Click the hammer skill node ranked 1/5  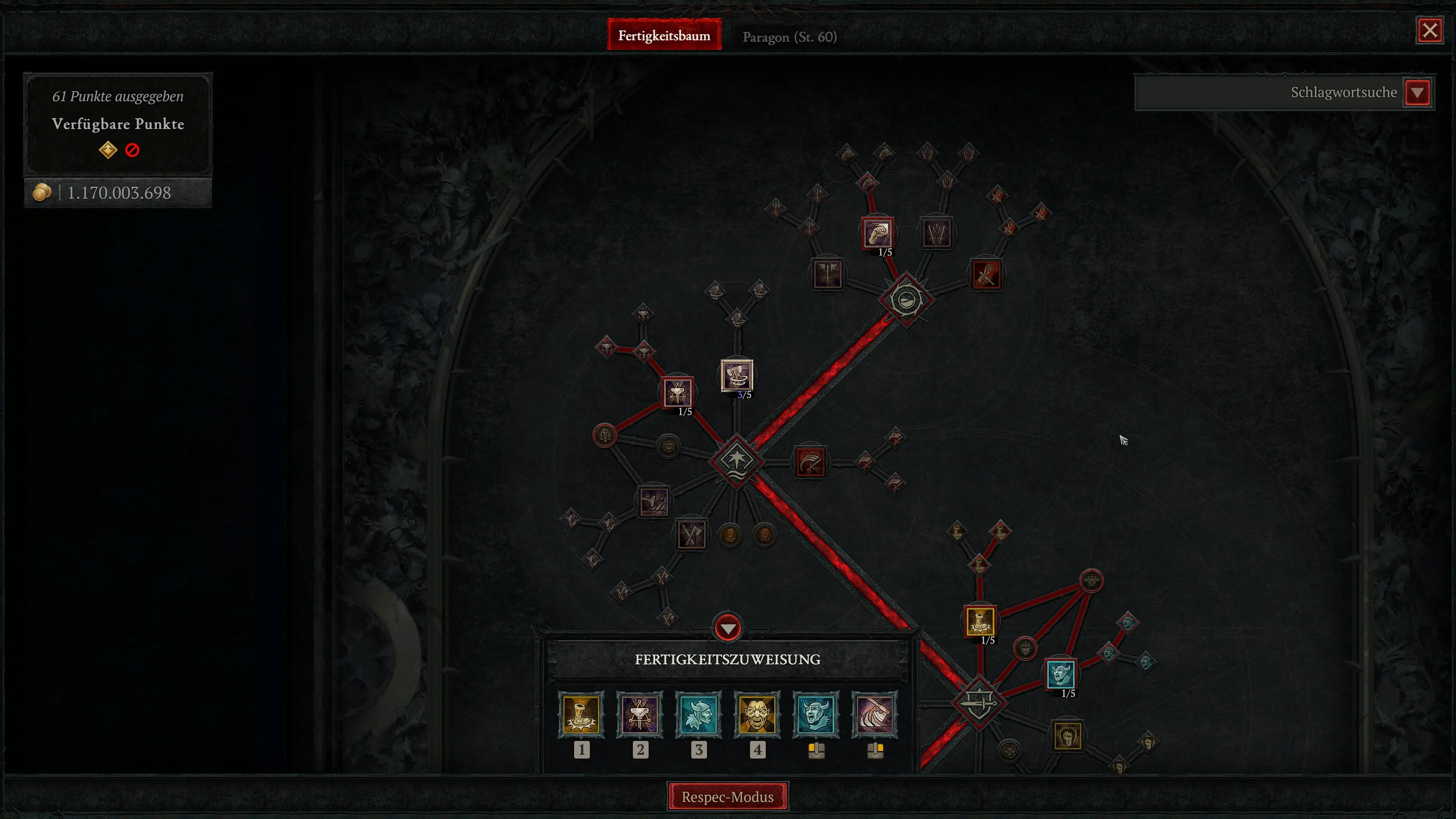click(677, 394)
